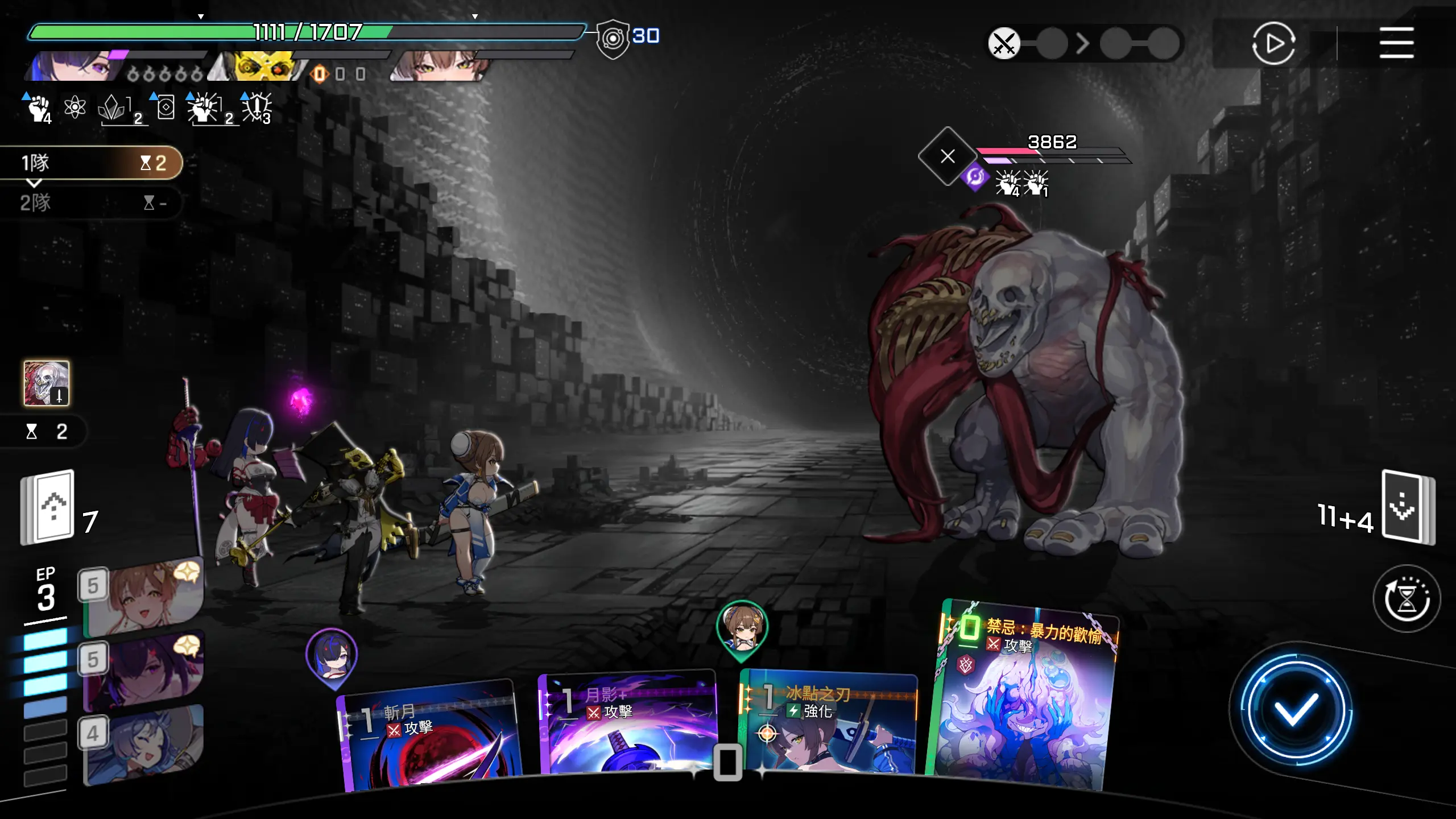This screenshot has height=819, width=1456.
Task: View the skull enemy action portrait
Action: click(47, 383)
